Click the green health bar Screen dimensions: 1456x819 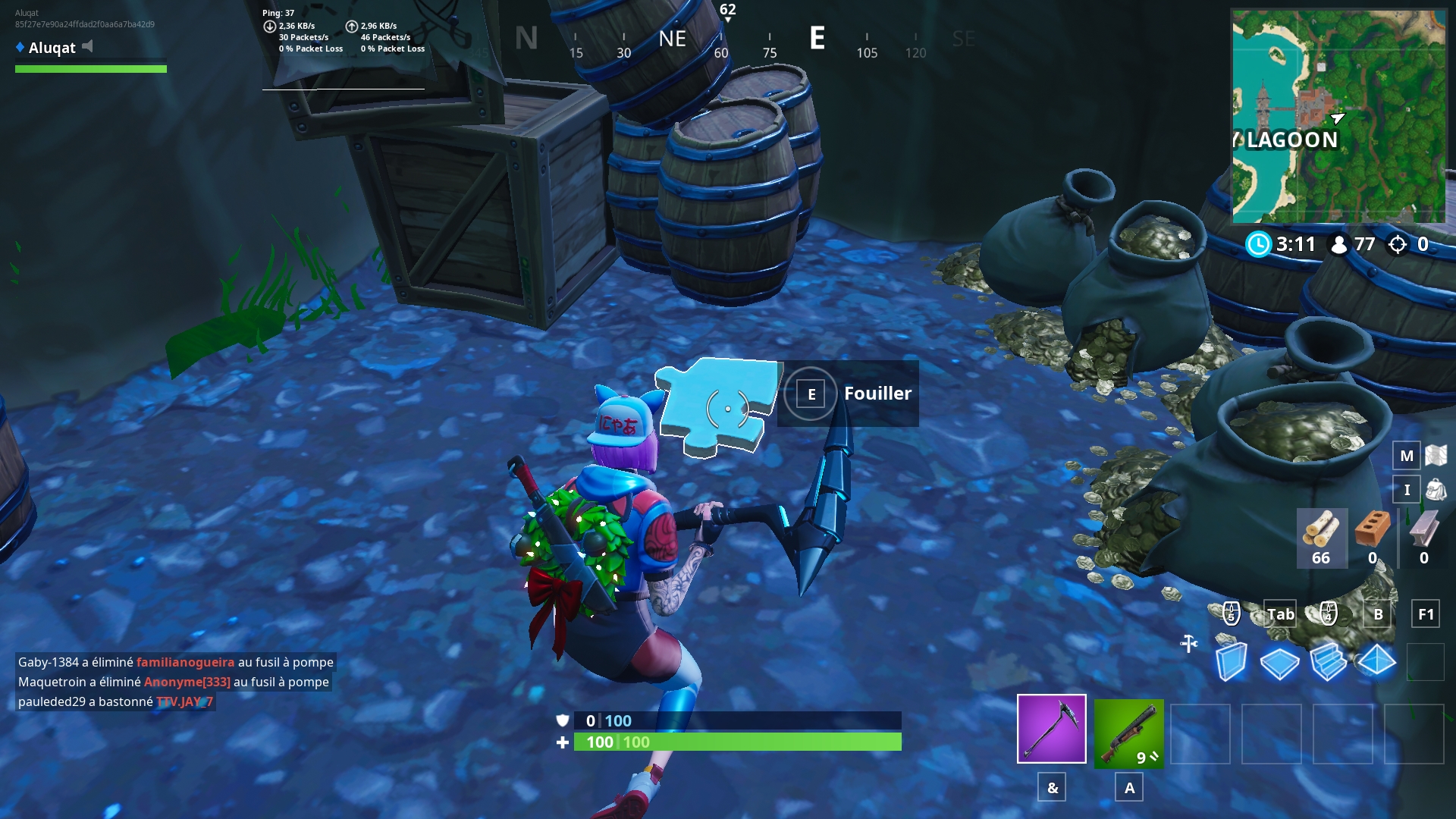[736, 742]
